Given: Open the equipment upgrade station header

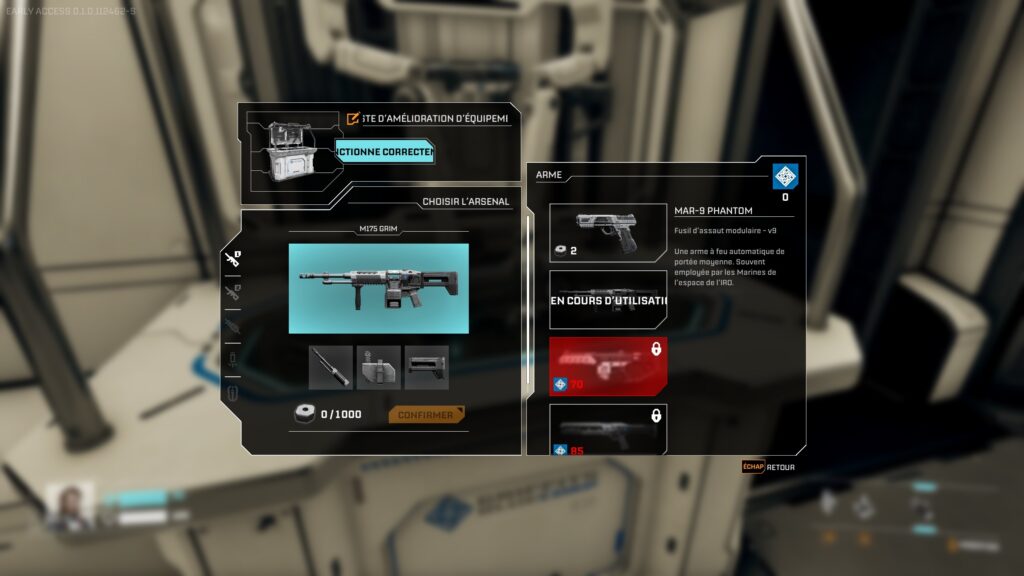Looking at the screenshot, I should 430,118.
